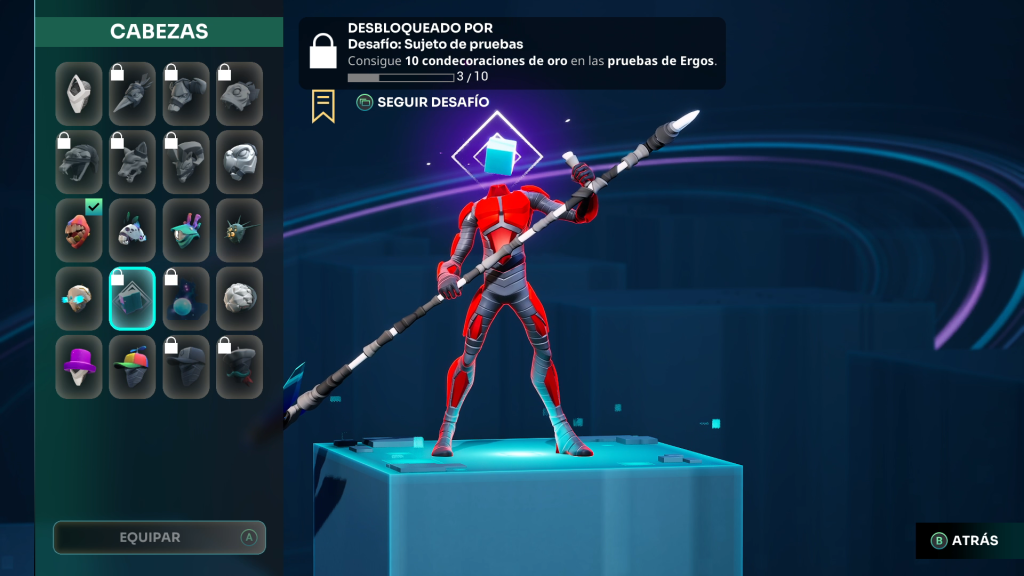Viewport: 1024px width, 576px height.
Task: Choose the locked bird beak head
Action: (132, 94)
